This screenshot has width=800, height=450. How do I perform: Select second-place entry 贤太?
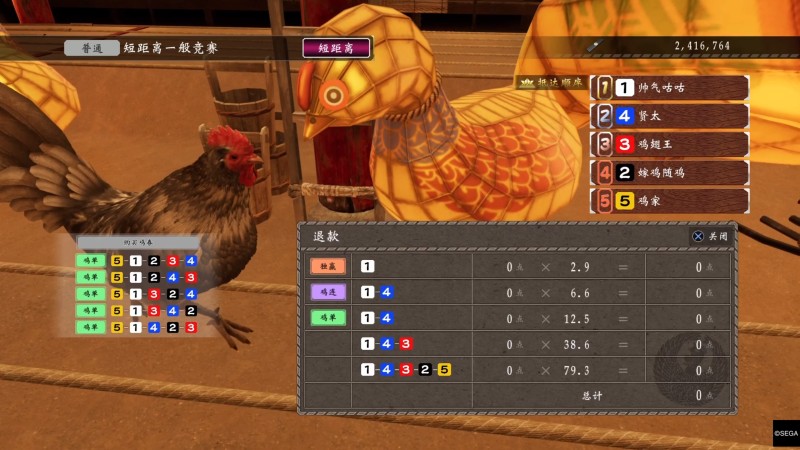669,116
